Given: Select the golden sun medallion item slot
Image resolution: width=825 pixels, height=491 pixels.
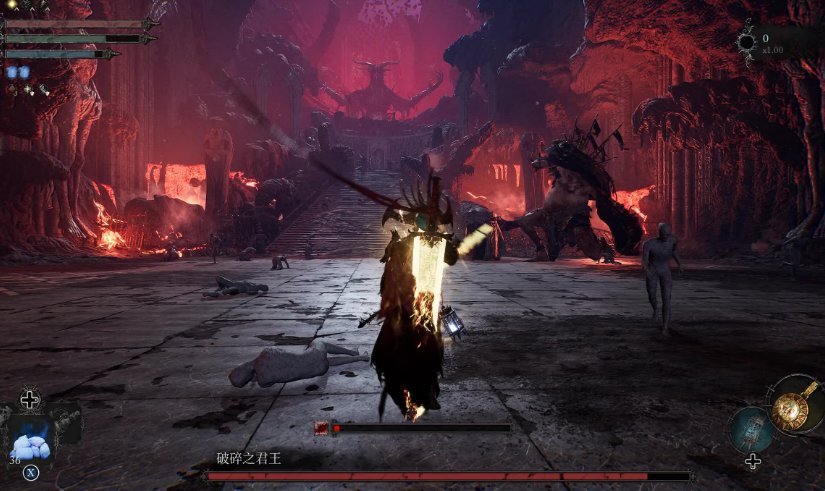Looking at the screenshot, I should click(x=795, y=404).
